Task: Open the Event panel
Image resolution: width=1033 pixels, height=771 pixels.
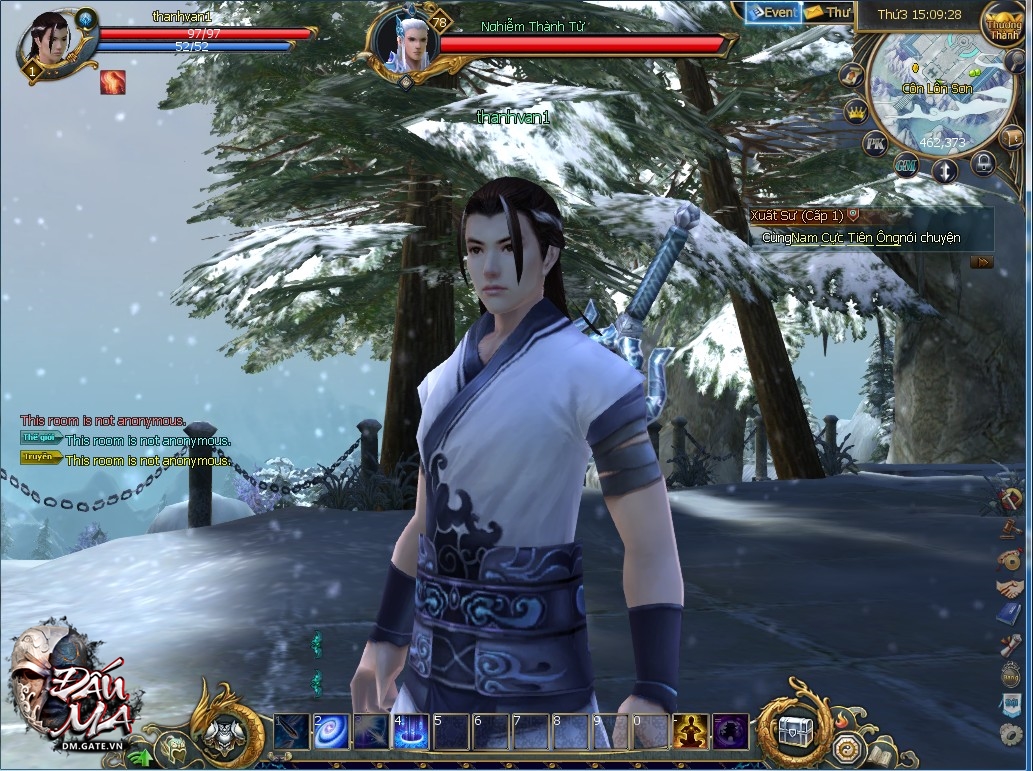Action: coord(773,13)
